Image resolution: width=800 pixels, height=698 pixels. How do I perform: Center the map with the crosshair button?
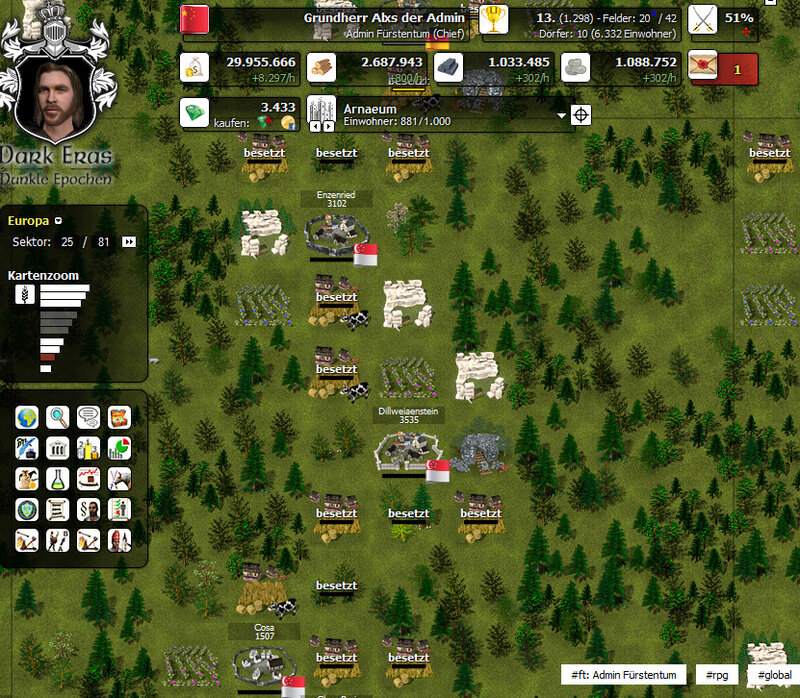point(581,115)
